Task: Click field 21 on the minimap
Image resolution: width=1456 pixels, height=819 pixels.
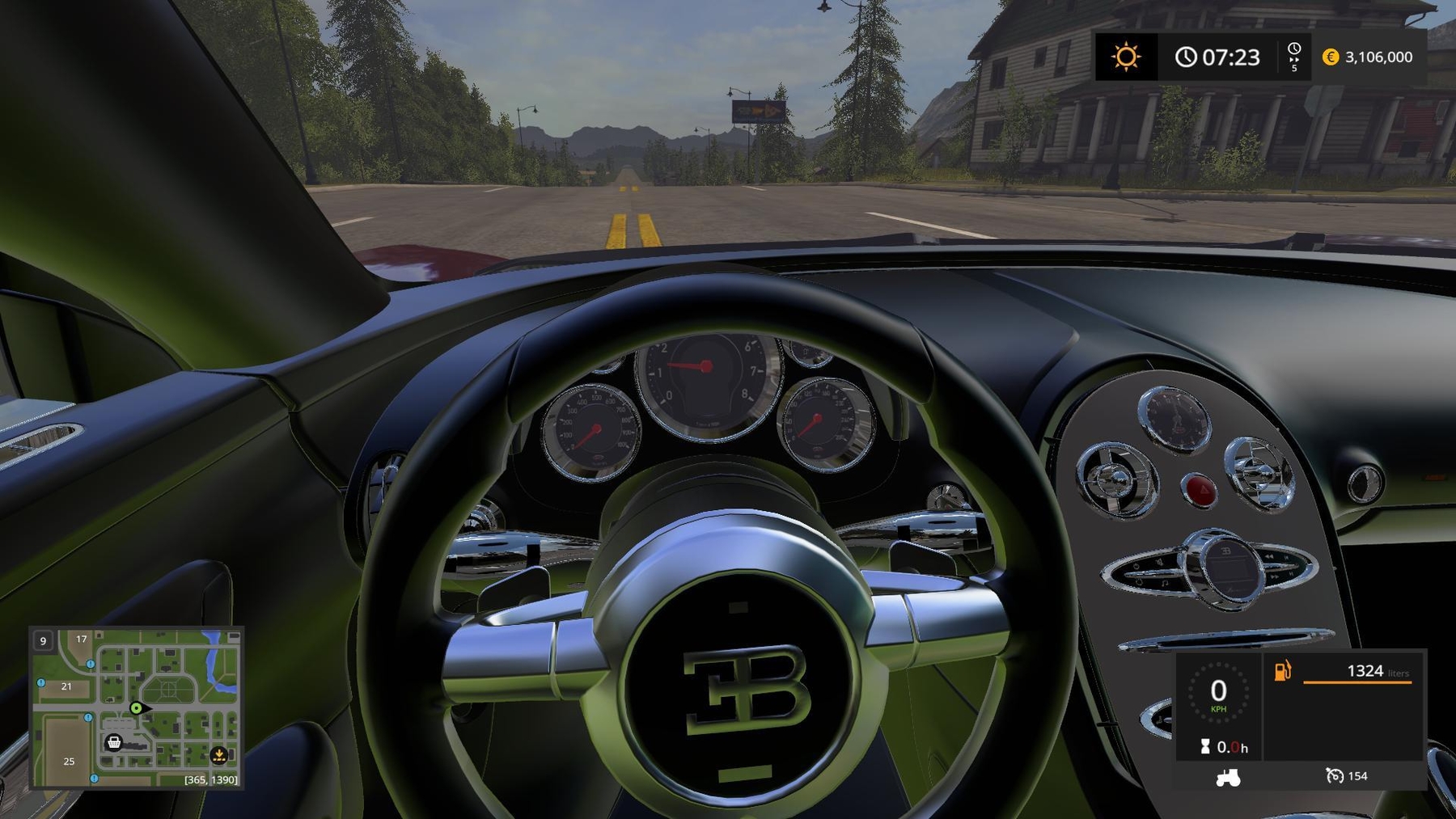Action: point(66,686)
